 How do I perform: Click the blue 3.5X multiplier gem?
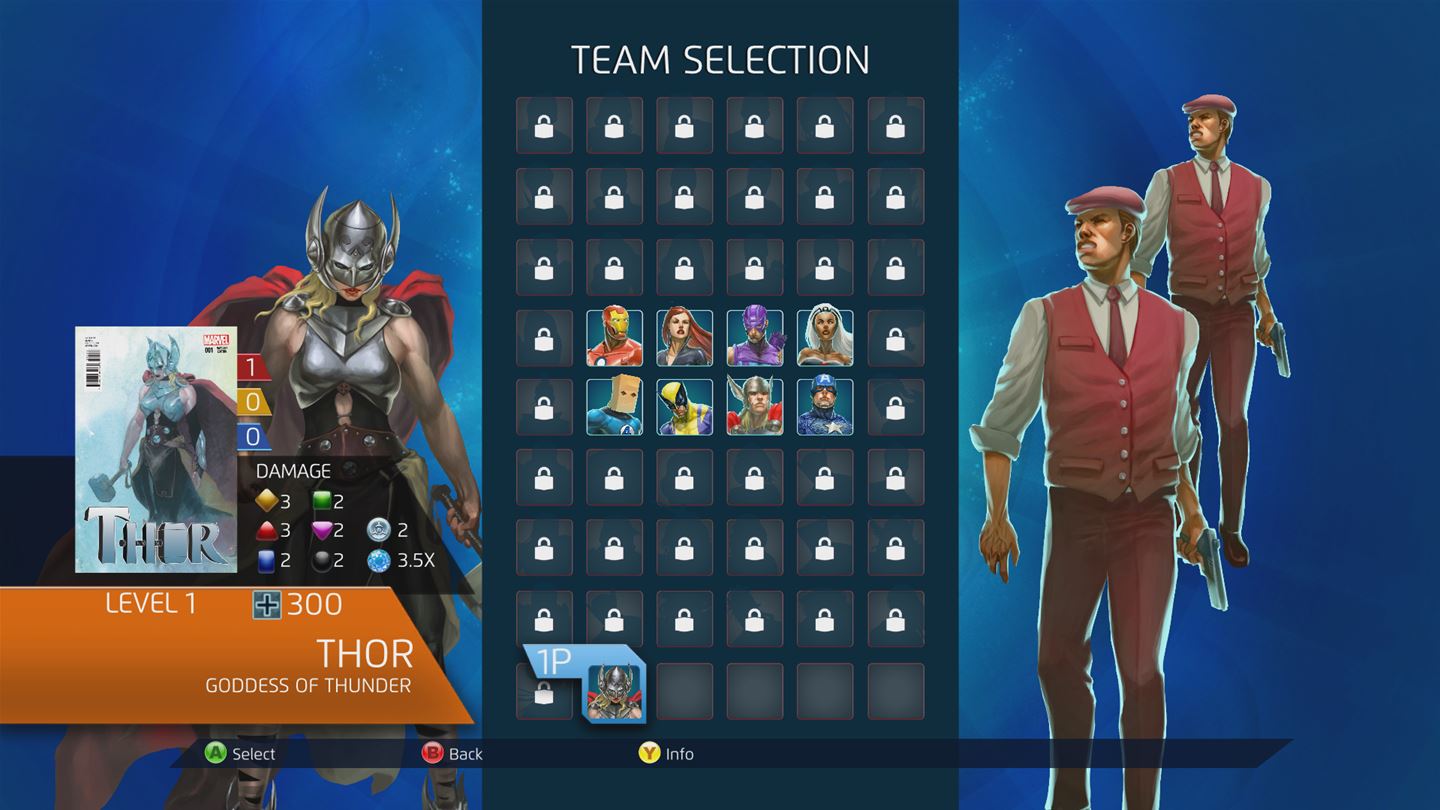pos(379,560)
